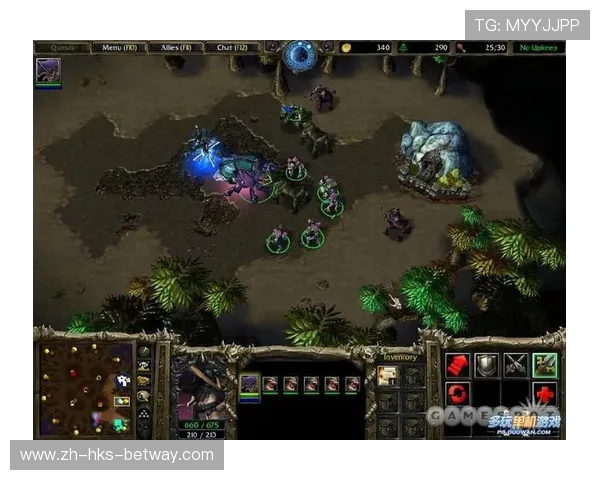Select the hero portrait in the unit group row
Viewport: 600px width, 480px height.
(x=249, y=384)
